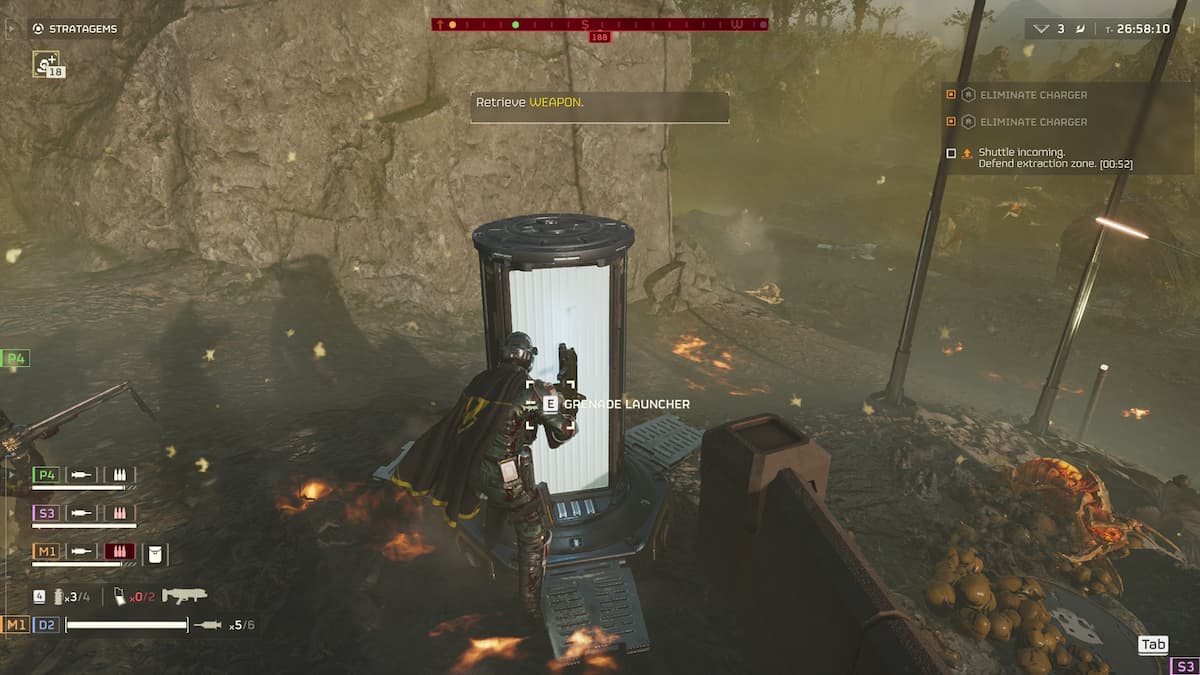Click the equipped rifle weapon icon

click(x=184, y=596)
